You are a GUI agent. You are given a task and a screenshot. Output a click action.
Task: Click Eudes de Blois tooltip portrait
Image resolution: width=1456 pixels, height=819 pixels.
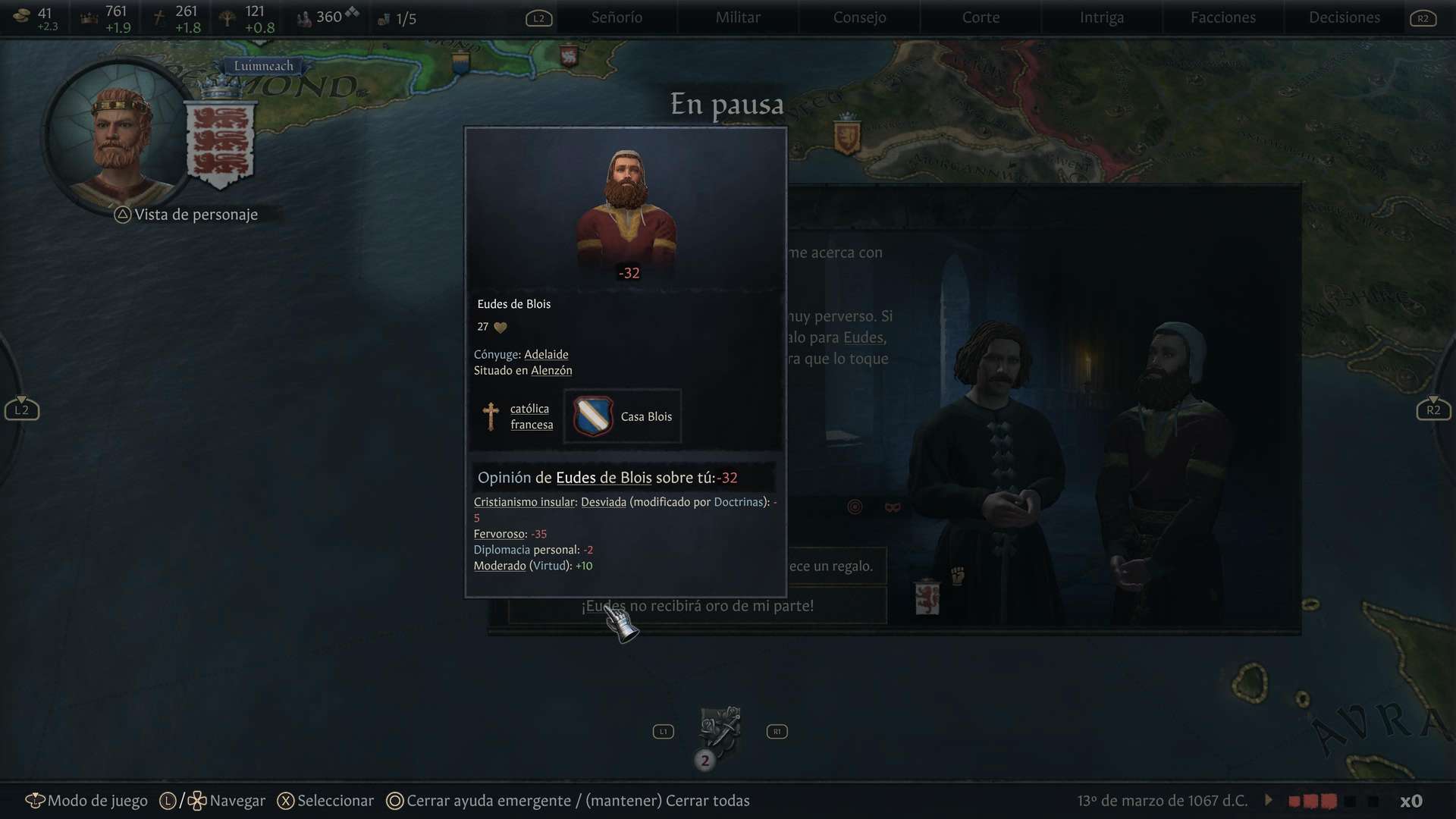[626, 209]
